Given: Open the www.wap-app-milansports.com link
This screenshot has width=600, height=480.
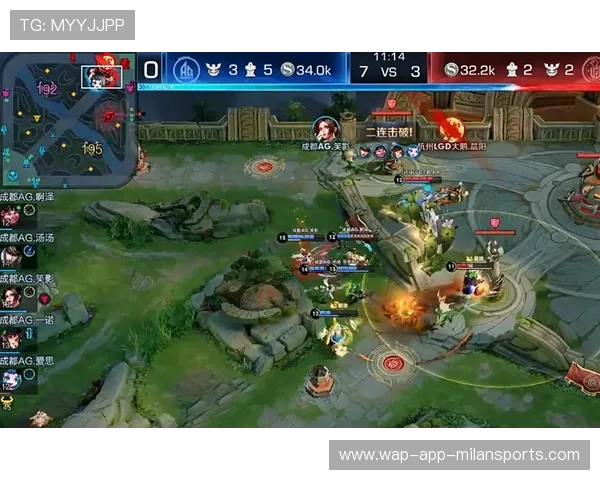Looking at the screenshot, I should (459, 455).
